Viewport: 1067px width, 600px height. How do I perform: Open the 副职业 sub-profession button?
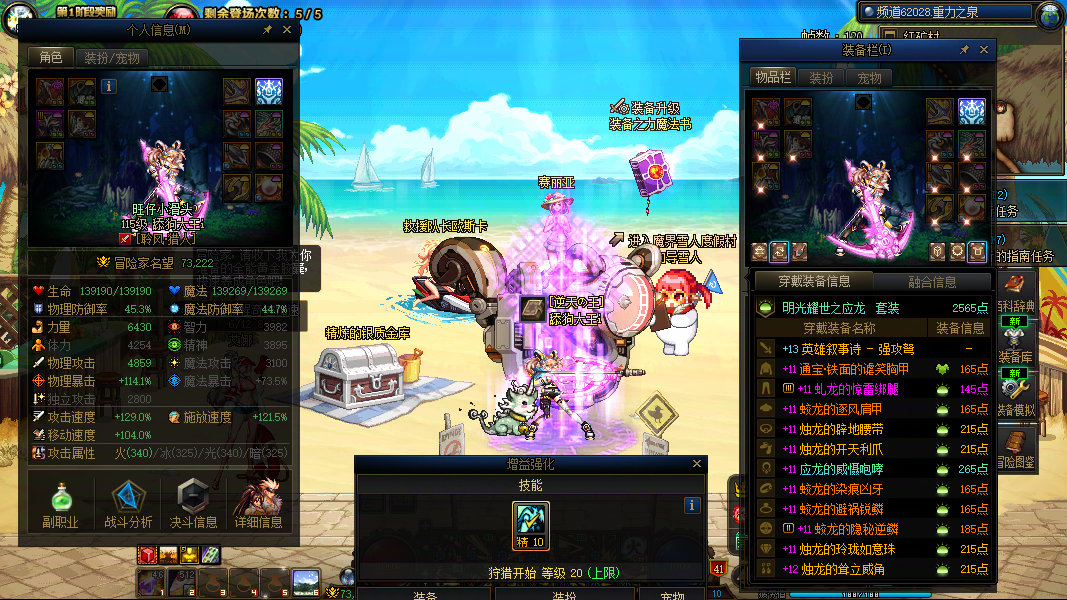pos(60,504)
